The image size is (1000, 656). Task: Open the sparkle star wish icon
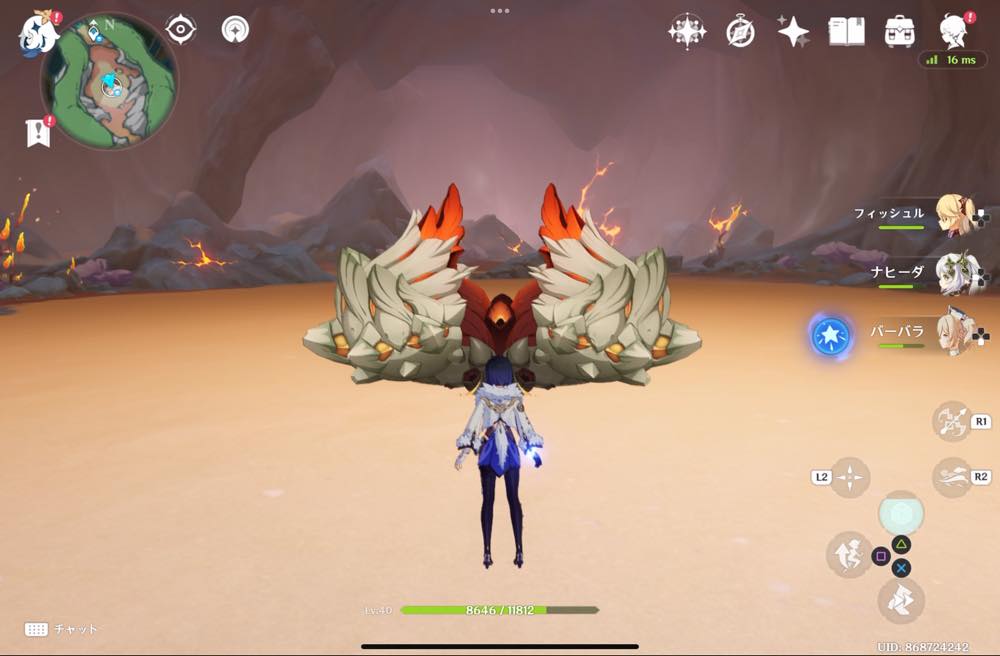tap(793, 32)
